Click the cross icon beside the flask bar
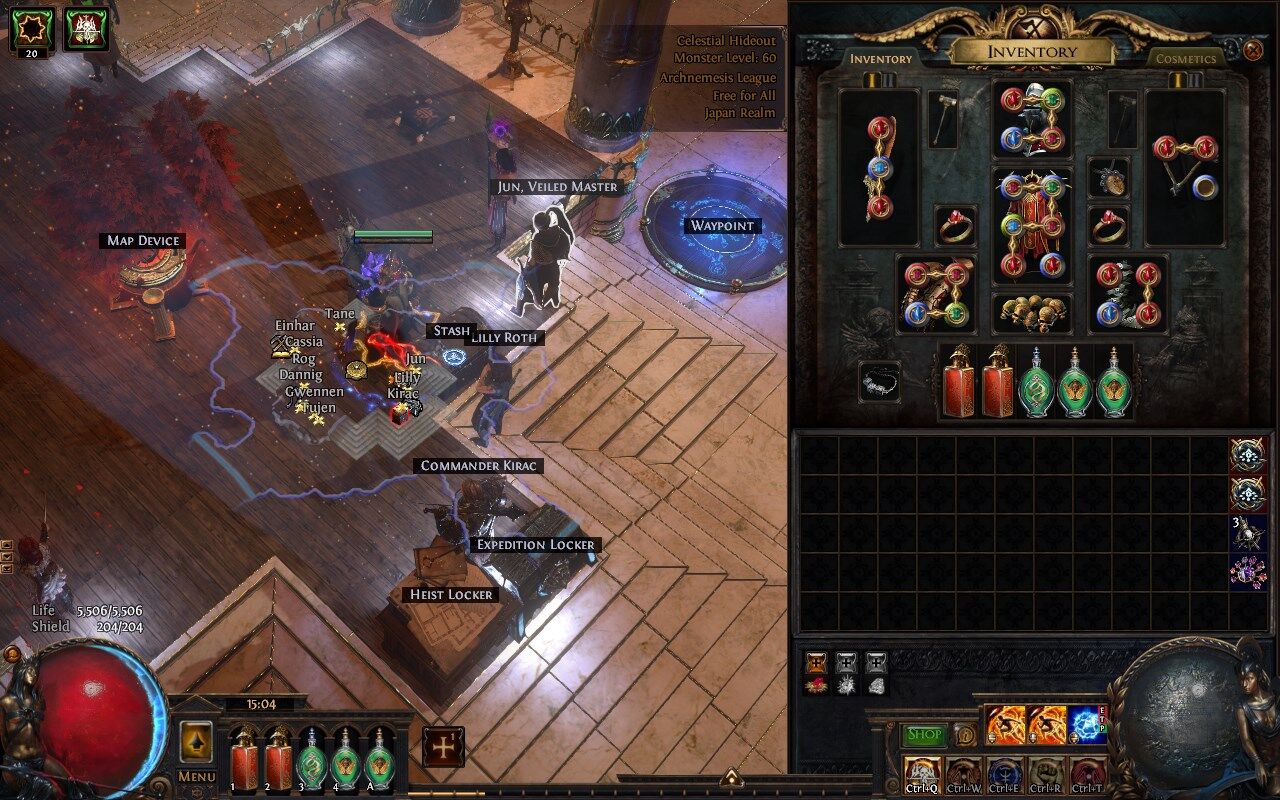1280x800 pixels. 442,747
